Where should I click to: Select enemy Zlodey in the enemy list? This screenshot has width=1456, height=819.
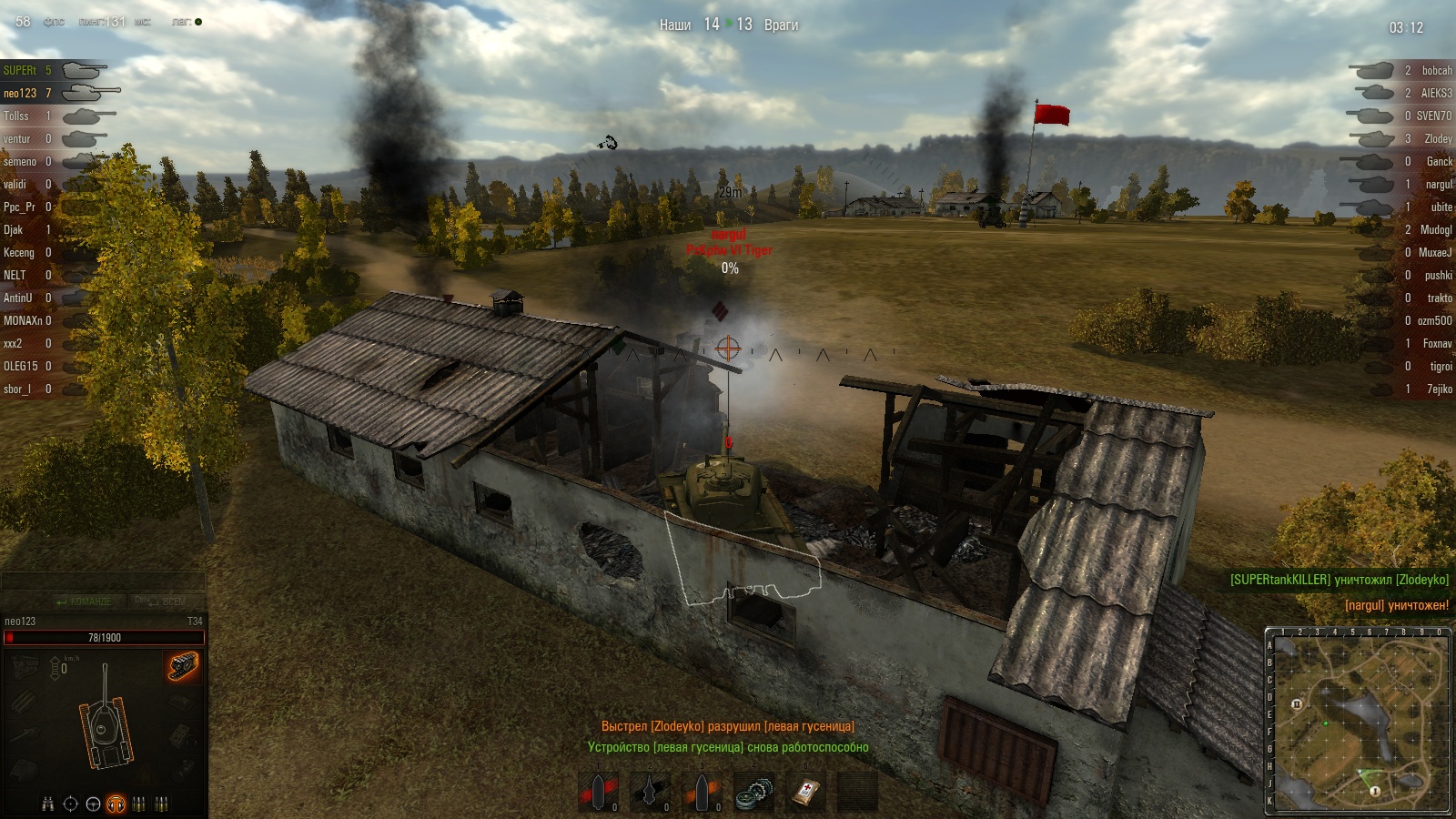click(1438, 138)
